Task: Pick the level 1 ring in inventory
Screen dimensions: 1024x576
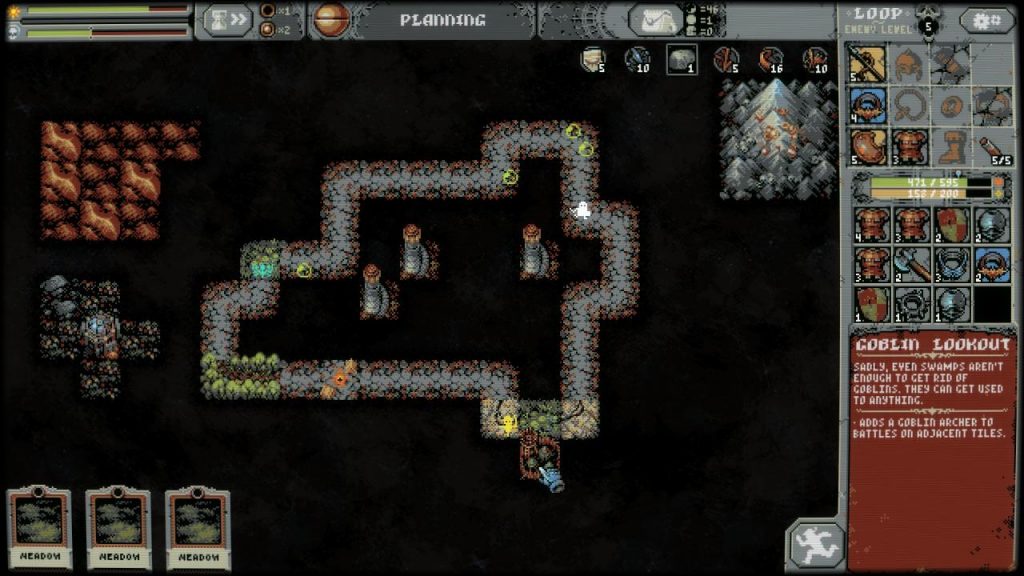Action: 910,303
